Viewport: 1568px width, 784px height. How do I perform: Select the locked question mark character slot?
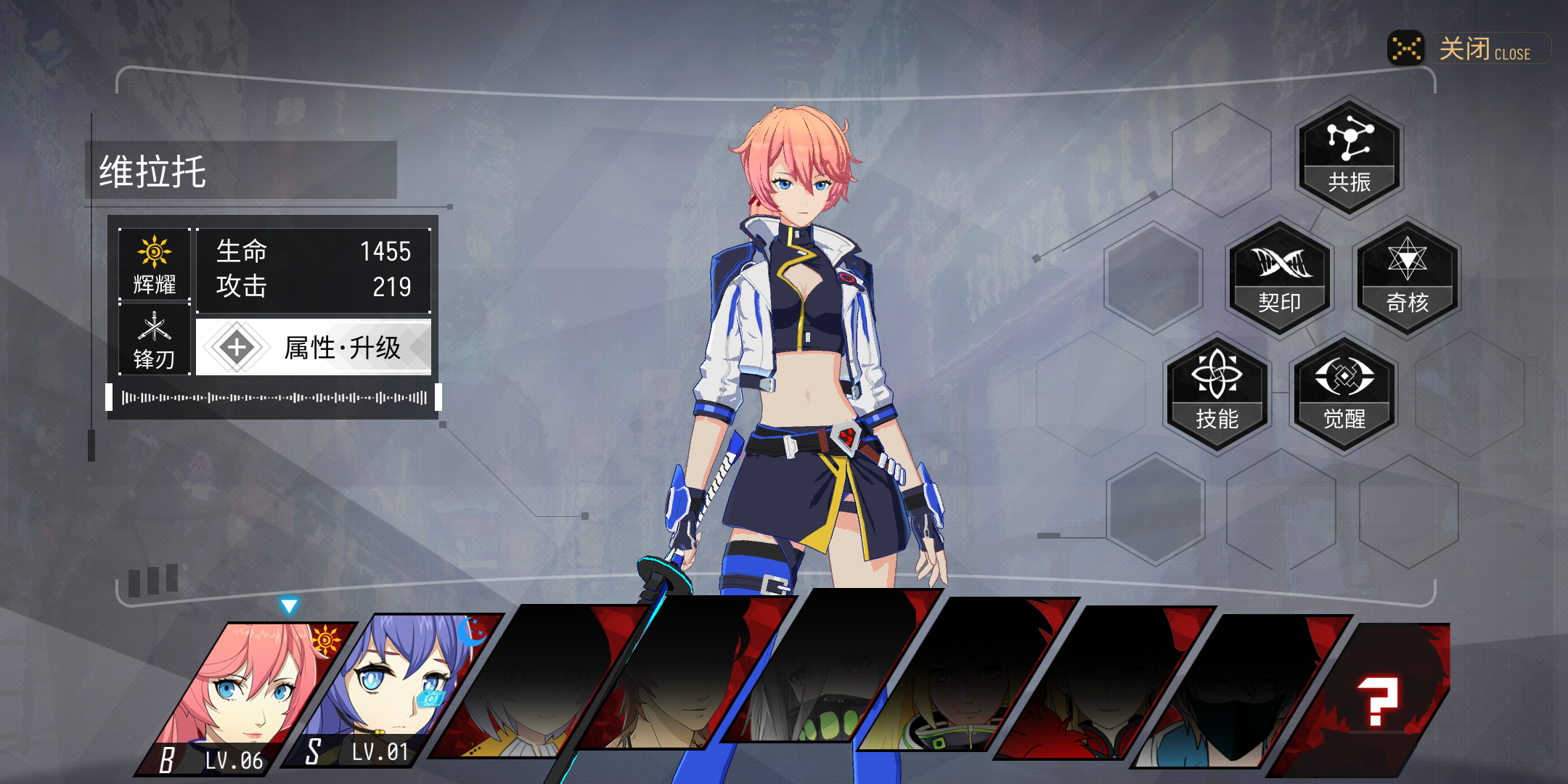click(x=1376, y=701)
